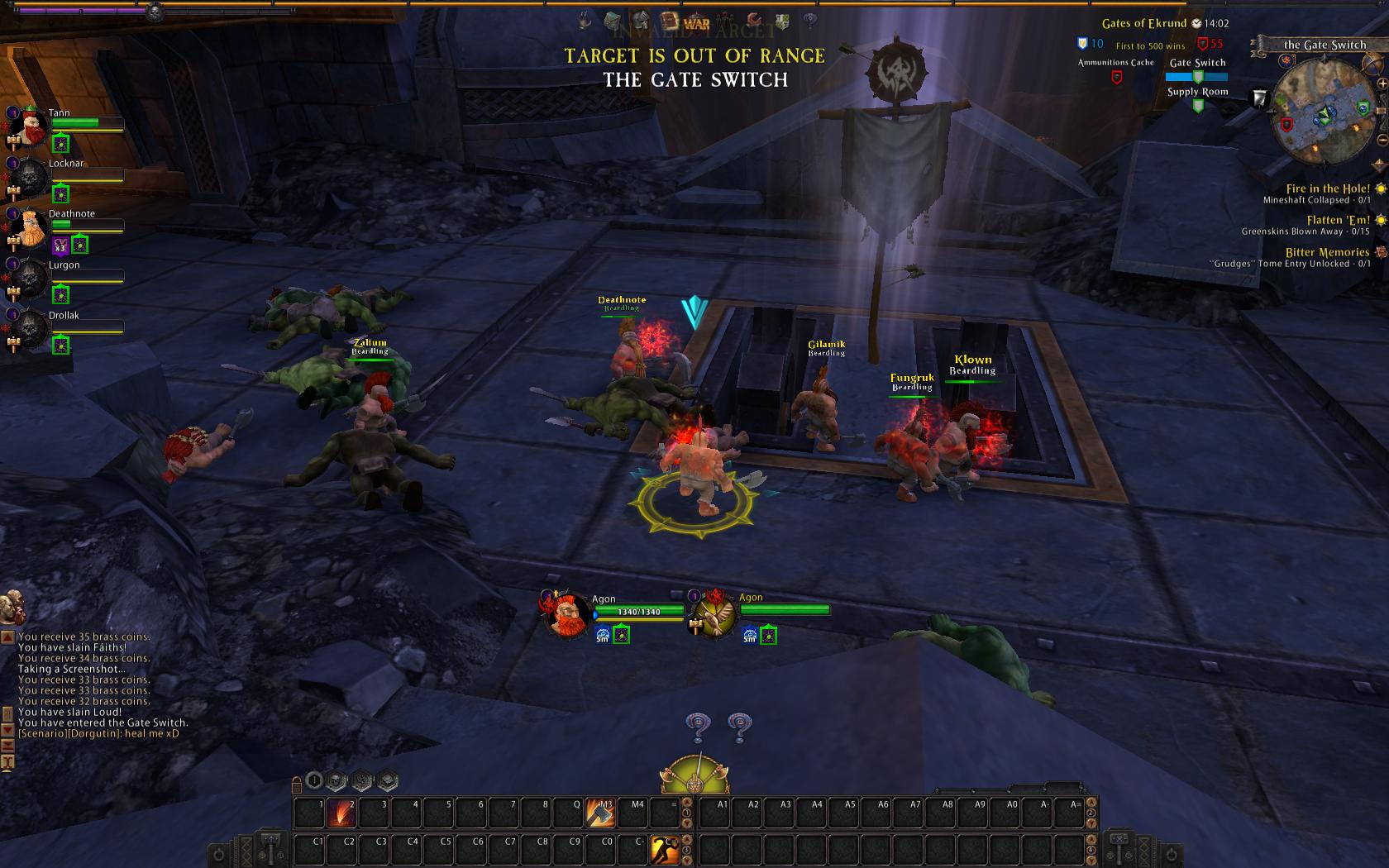Click the chat log window

99,684
